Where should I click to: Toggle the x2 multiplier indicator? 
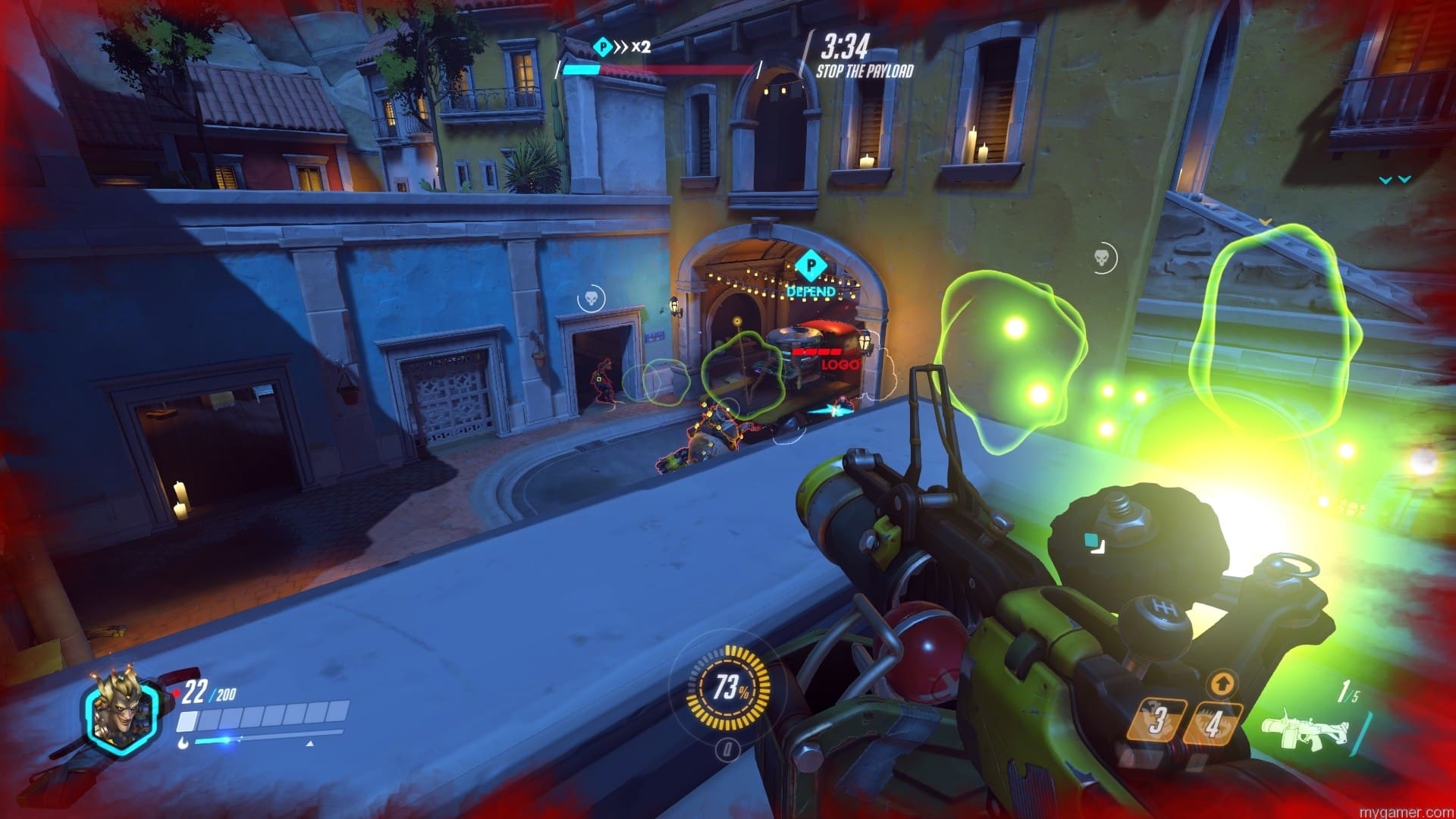pyautogui.click(x=639, y=45)
